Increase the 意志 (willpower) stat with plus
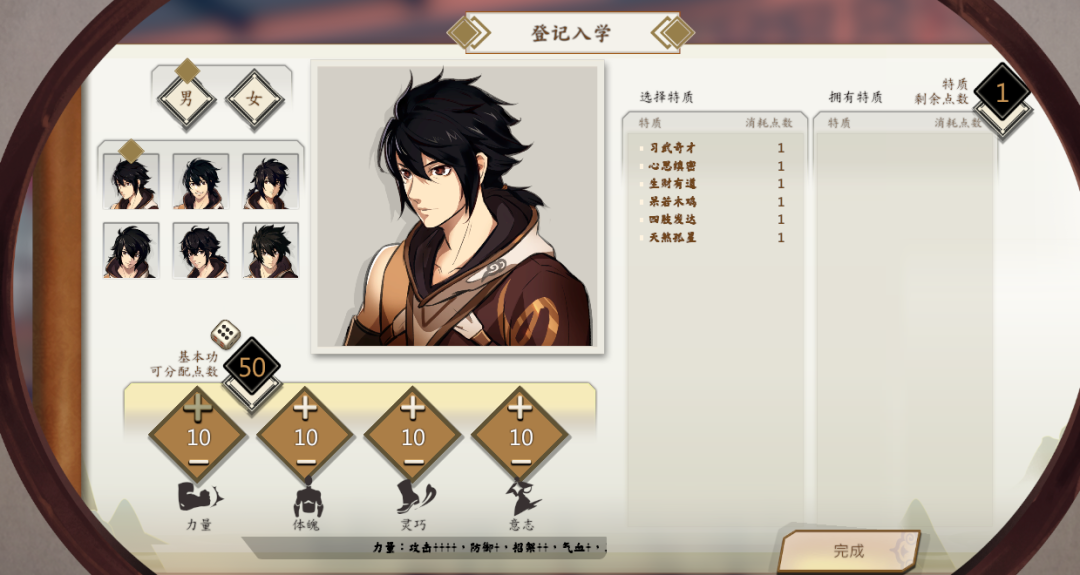1080x575 pixels. tap(520, 407)
